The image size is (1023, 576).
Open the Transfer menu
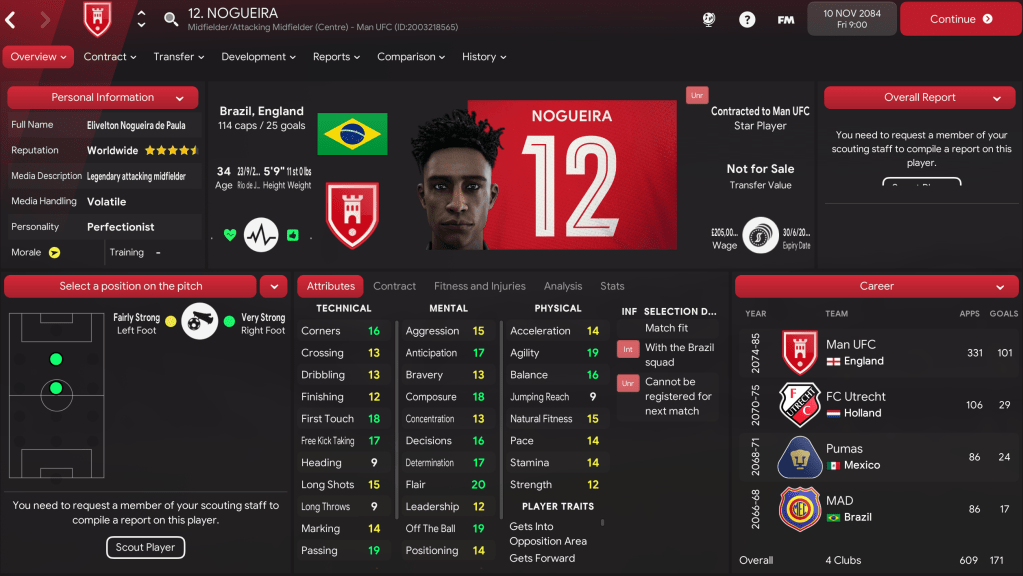179,57
